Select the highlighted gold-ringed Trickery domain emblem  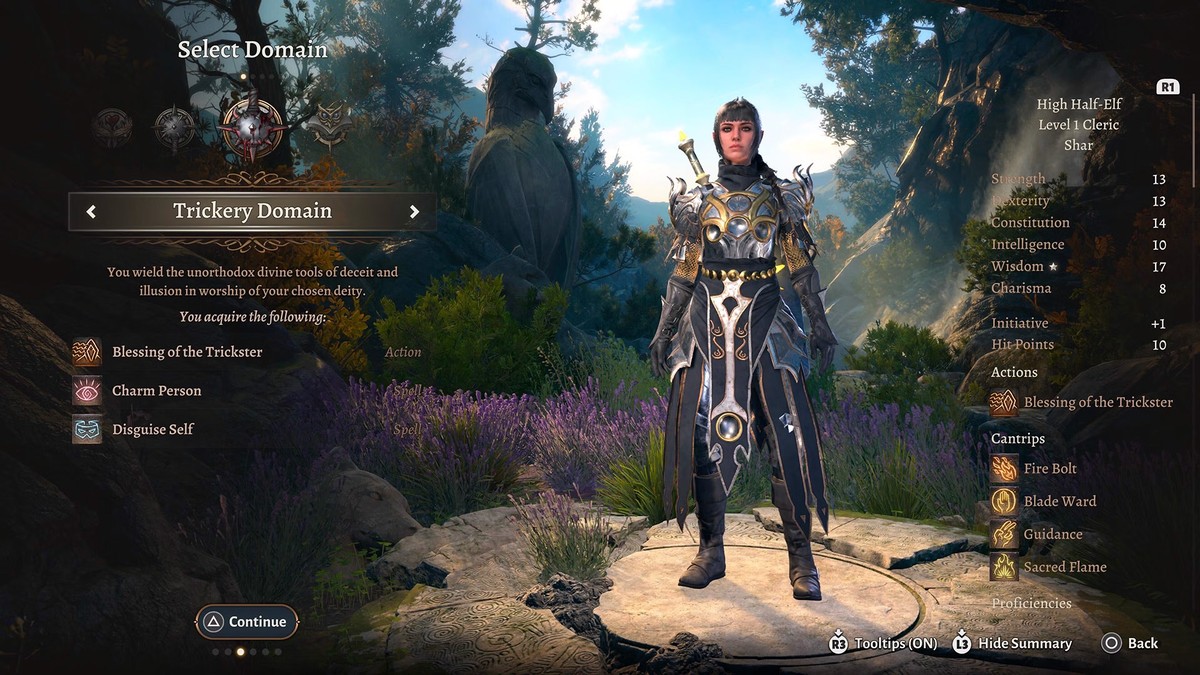click(x=252, y=128)
